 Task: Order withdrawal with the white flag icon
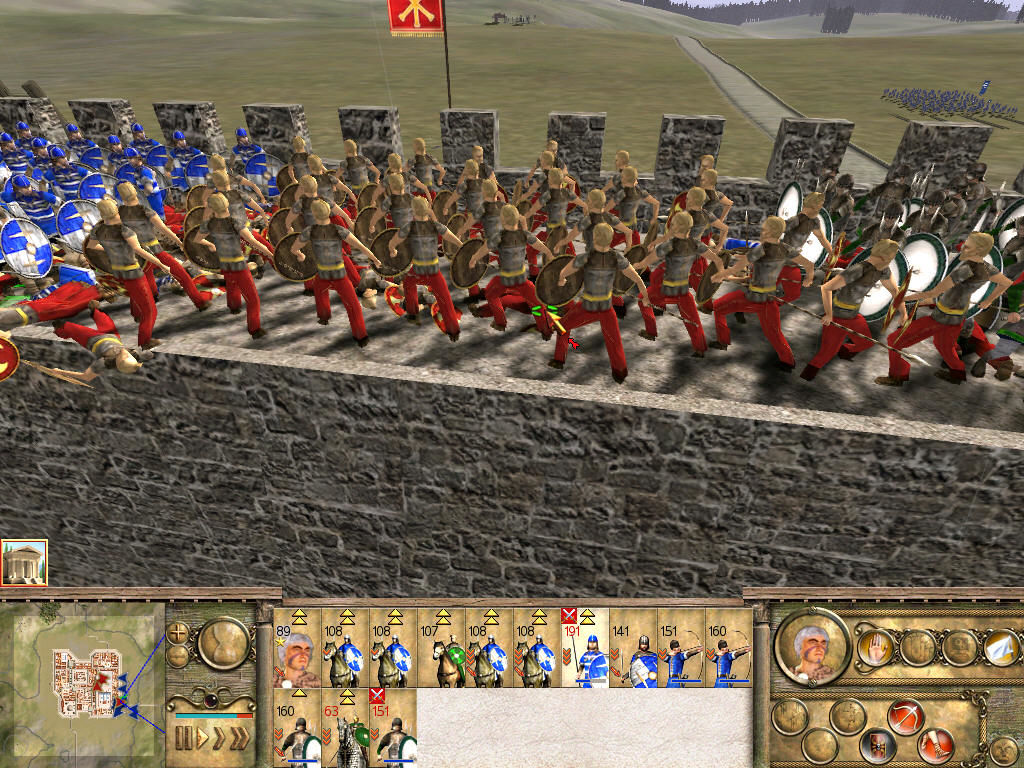point(1002,648)
